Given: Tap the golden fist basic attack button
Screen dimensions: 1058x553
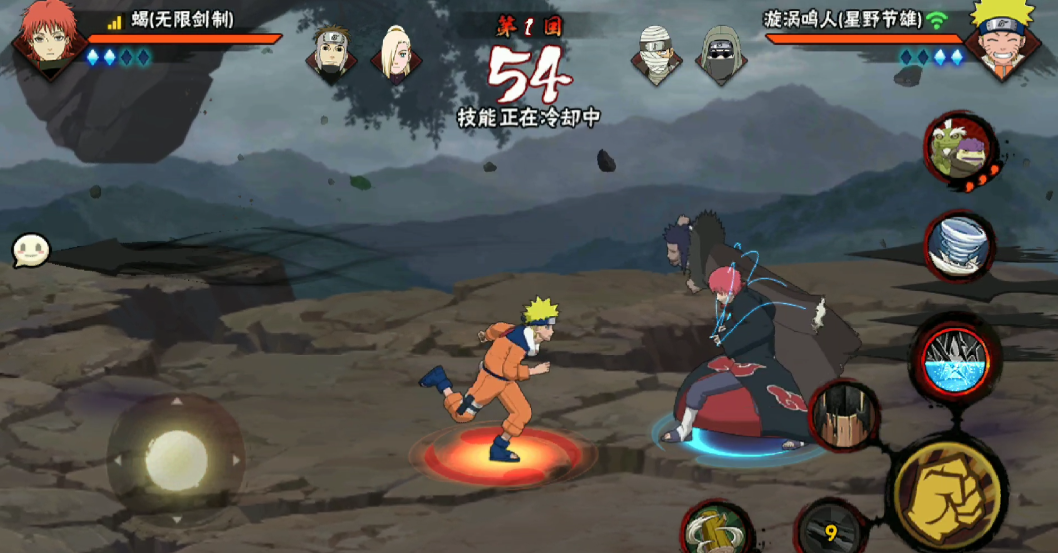Looking at the screenshot, I should pos(945,491).
